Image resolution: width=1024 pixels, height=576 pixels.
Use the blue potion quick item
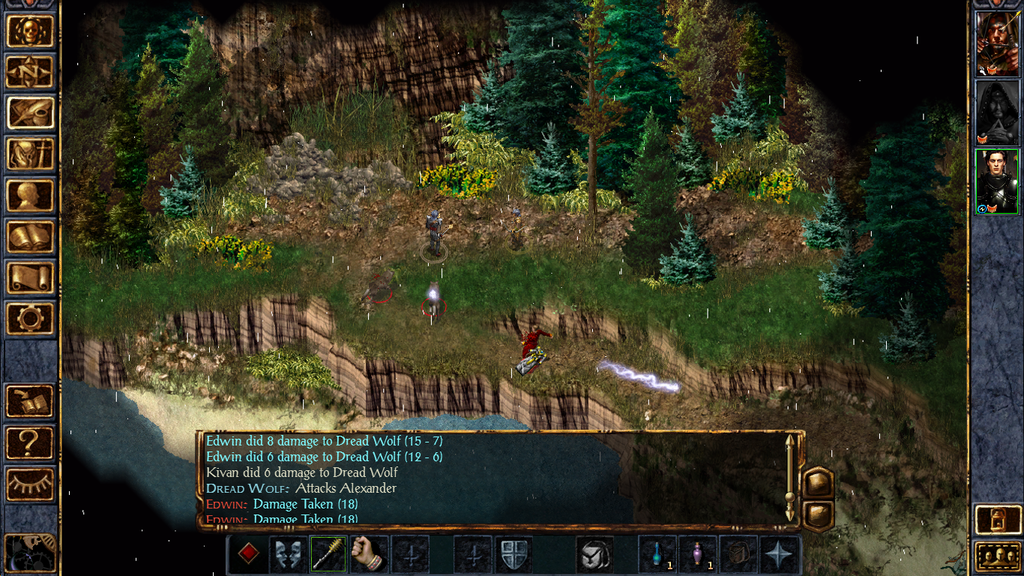pos(657,554)
